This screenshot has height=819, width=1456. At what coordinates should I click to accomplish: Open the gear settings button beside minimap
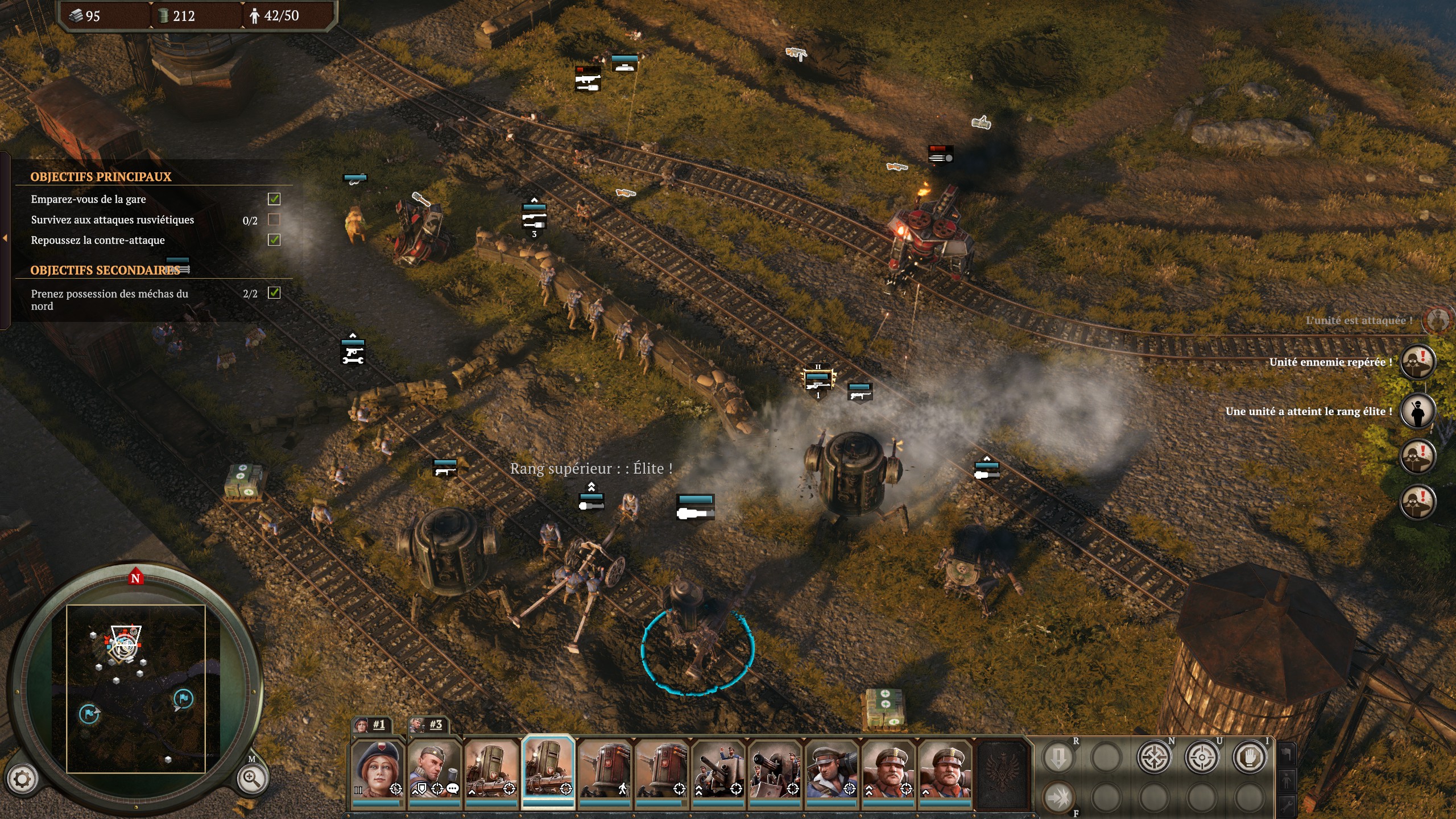(x=22, y=779)
